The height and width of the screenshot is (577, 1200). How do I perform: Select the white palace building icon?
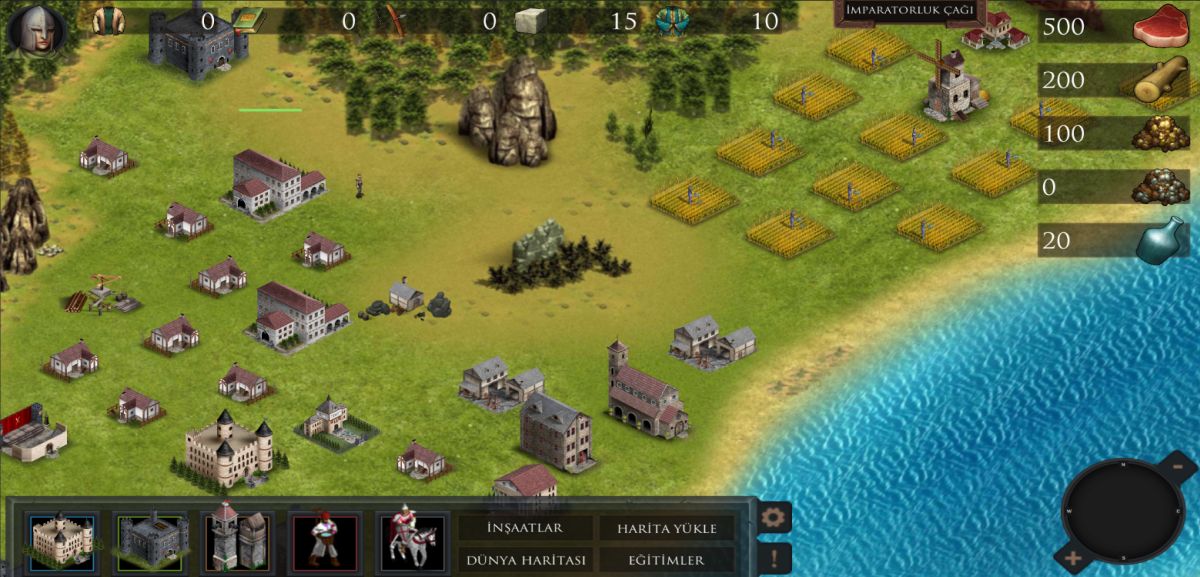click(63, 537)
